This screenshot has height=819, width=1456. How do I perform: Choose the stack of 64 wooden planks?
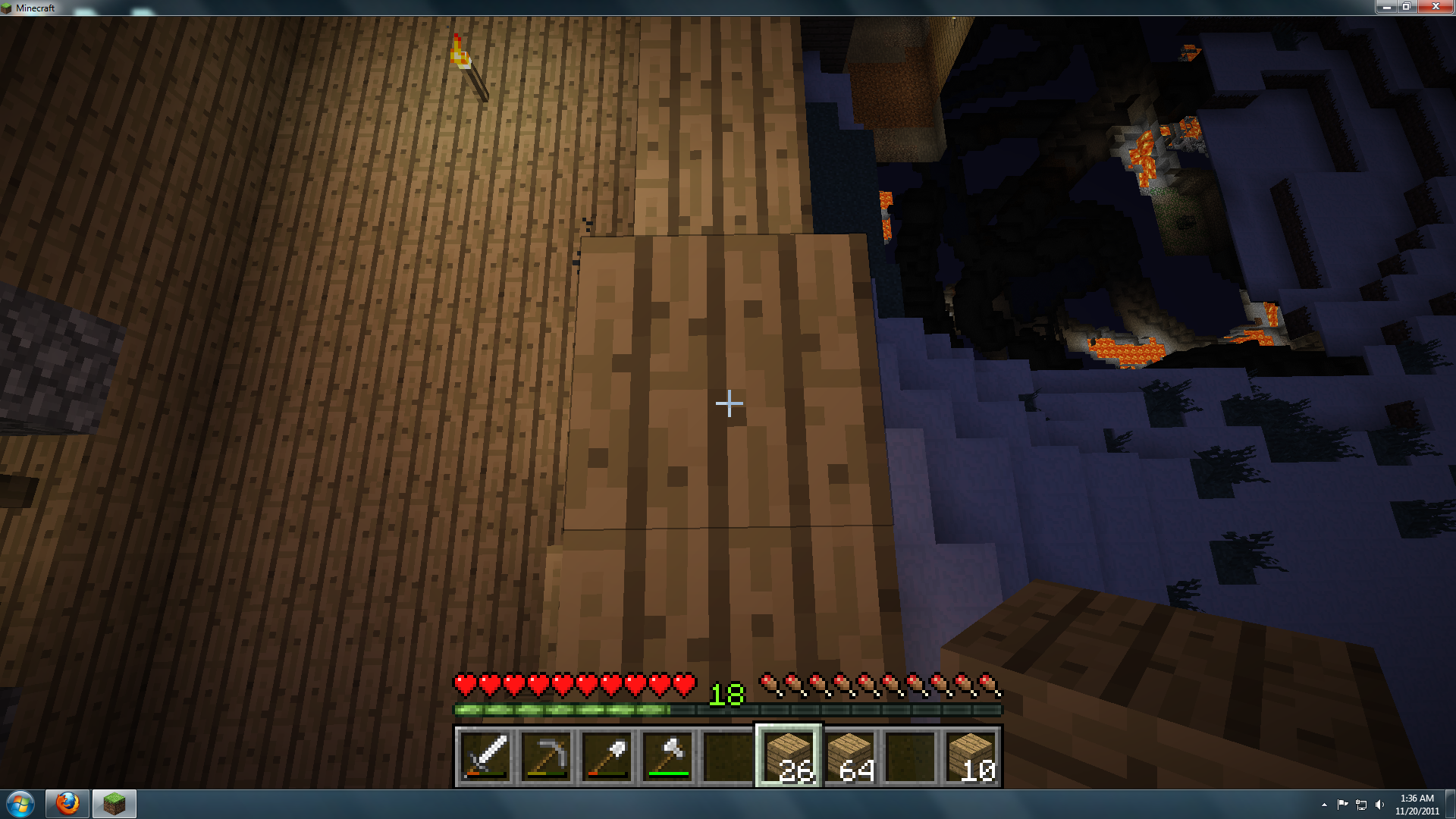[849, 756]
